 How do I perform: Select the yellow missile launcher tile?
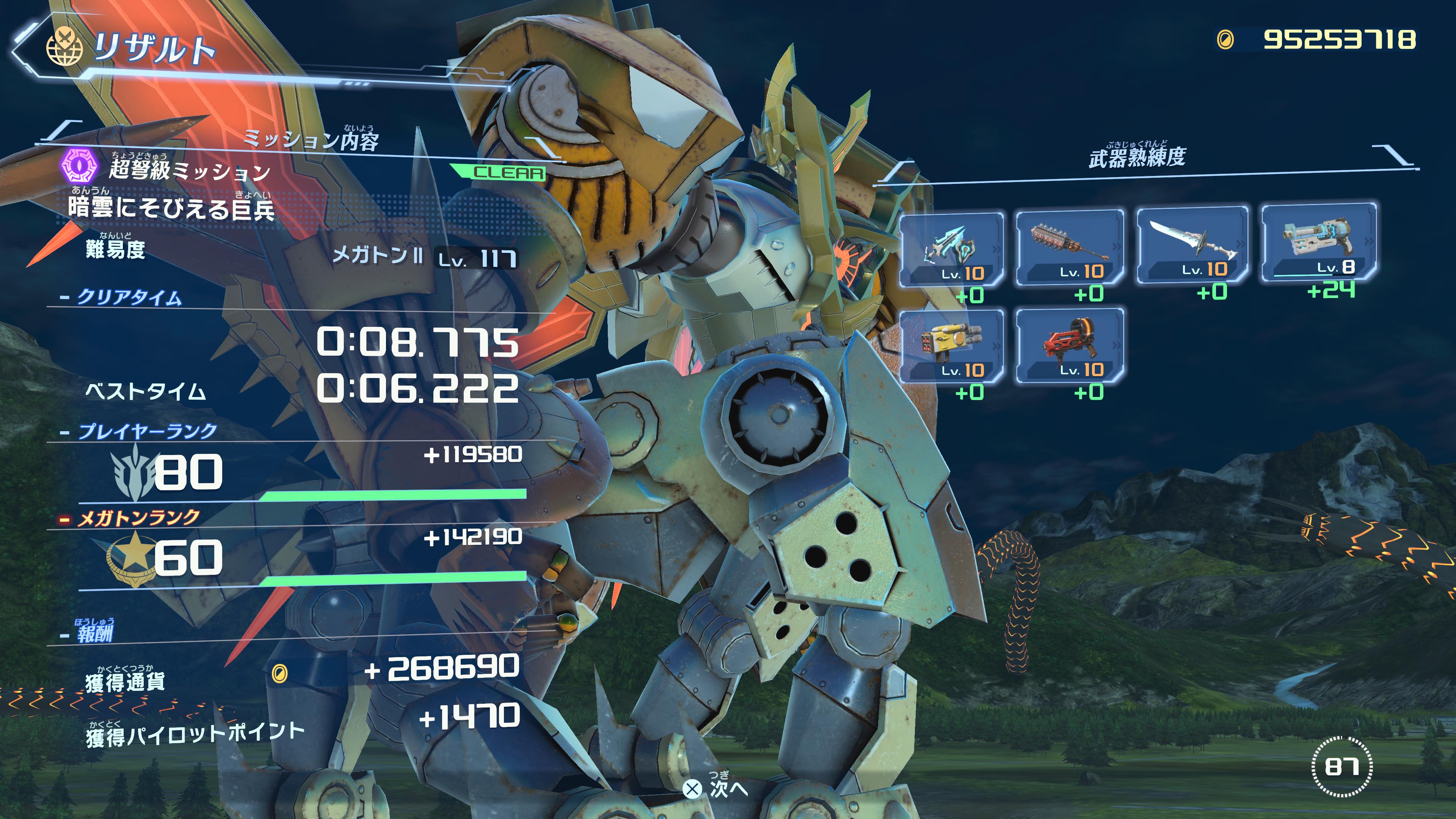point(951,346)
